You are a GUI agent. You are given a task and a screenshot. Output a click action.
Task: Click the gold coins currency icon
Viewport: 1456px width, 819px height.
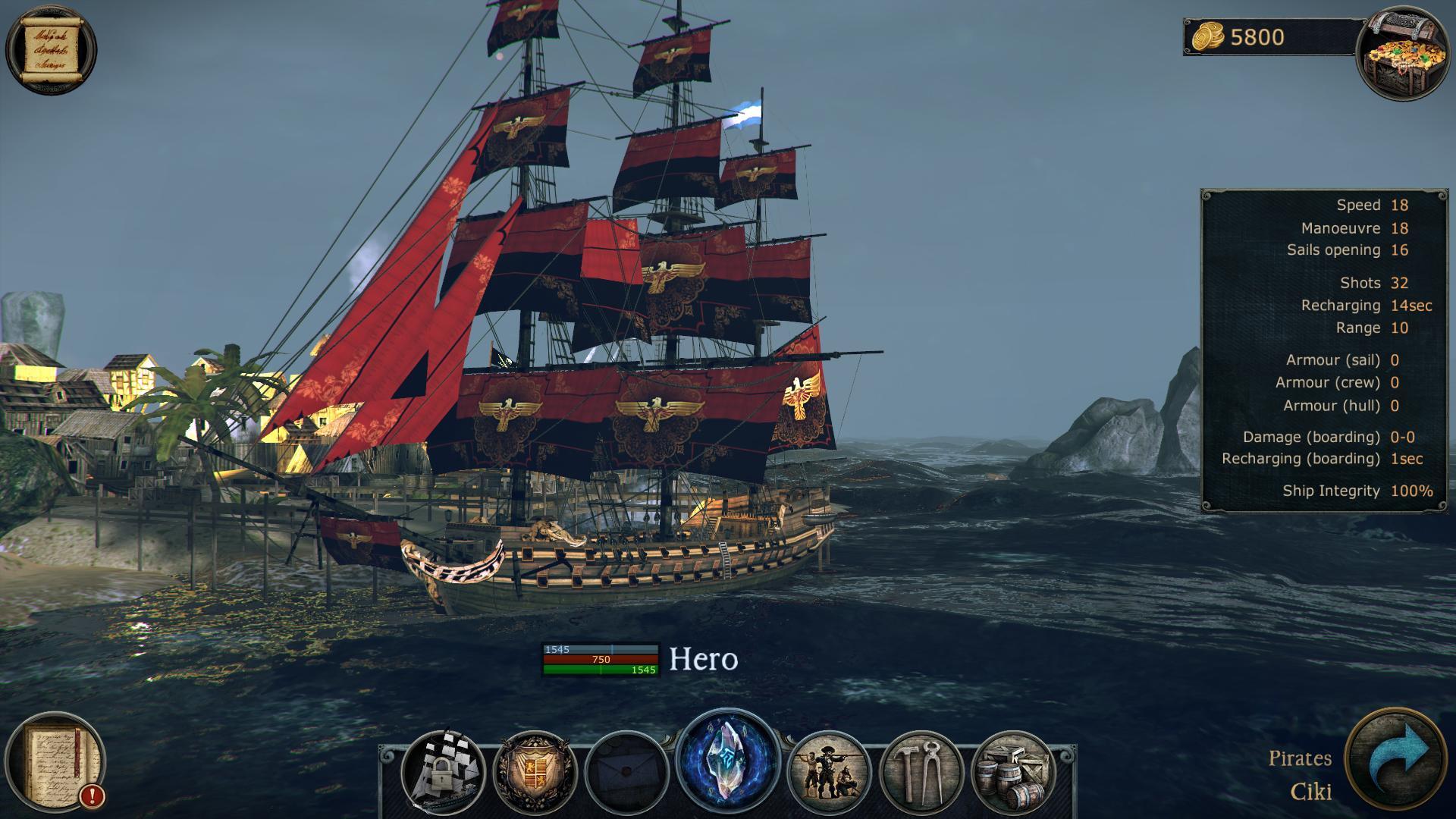1209,36
